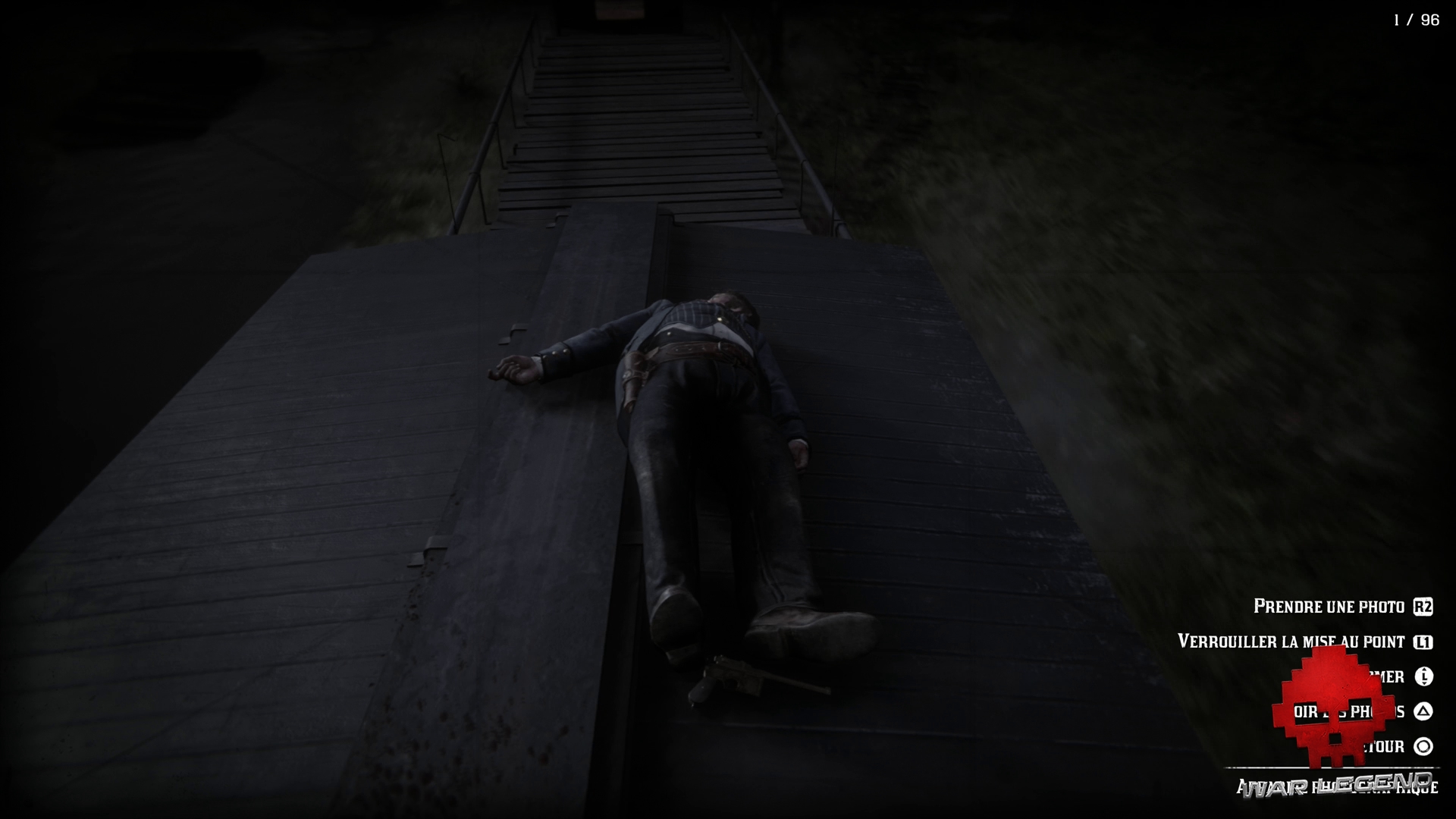The height and width of the screenshot is (819, 1456).
Task: Toggle Verrouiller la mise au point
Action: 1291,641
